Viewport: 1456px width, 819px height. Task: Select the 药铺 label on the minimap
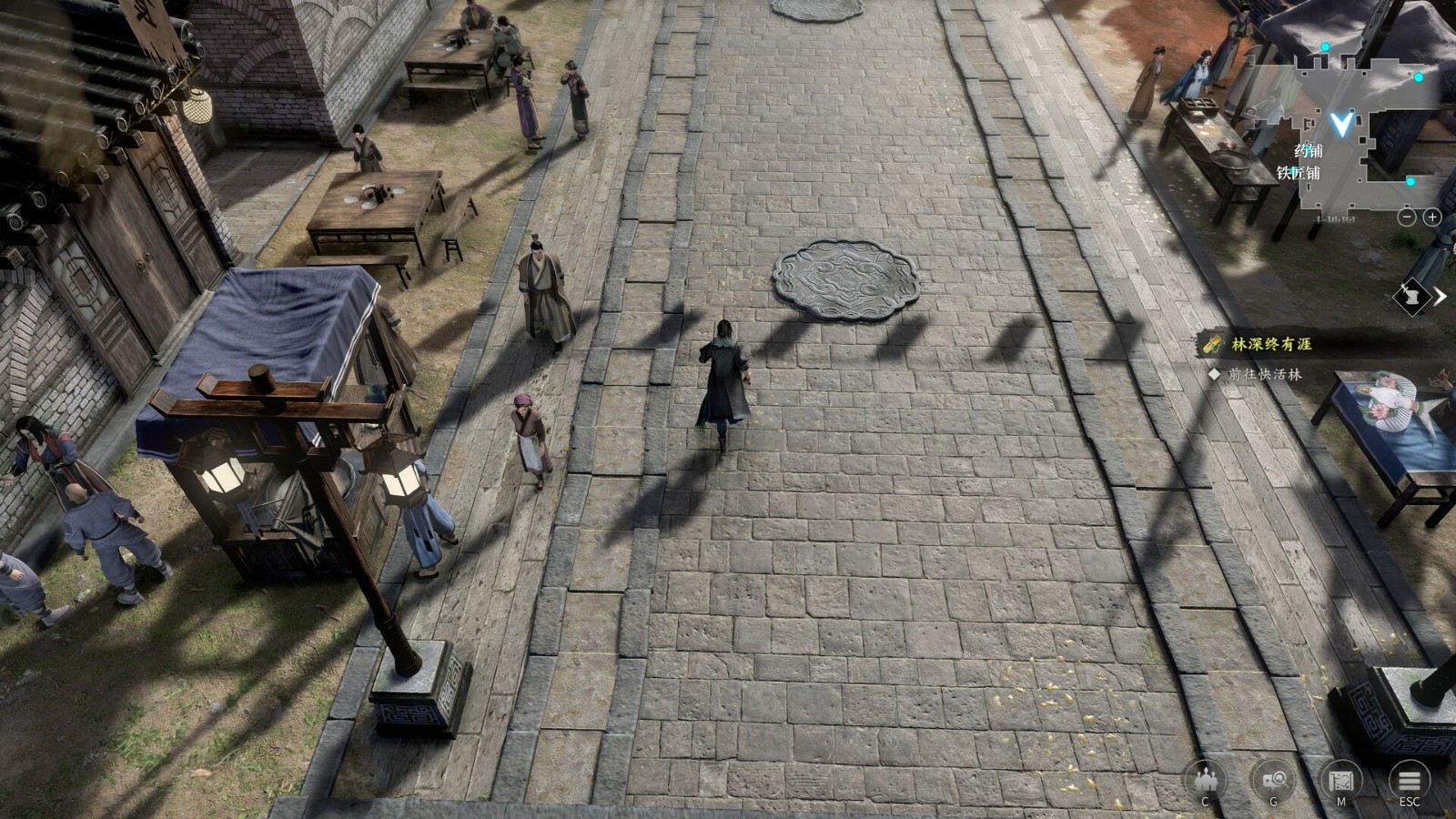pos(1309,150)
